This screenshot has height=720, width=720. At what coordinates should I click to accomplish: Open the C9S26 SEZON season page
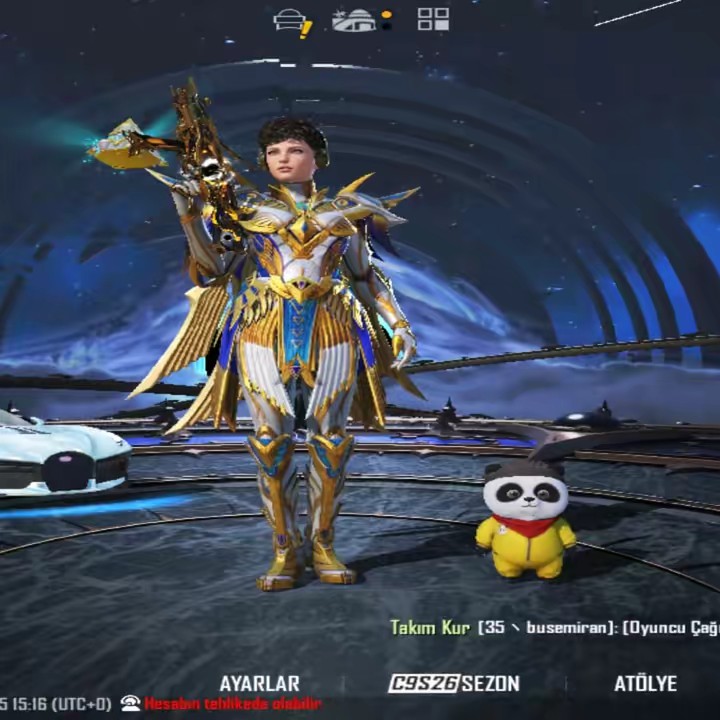click(x=454, y=684)
